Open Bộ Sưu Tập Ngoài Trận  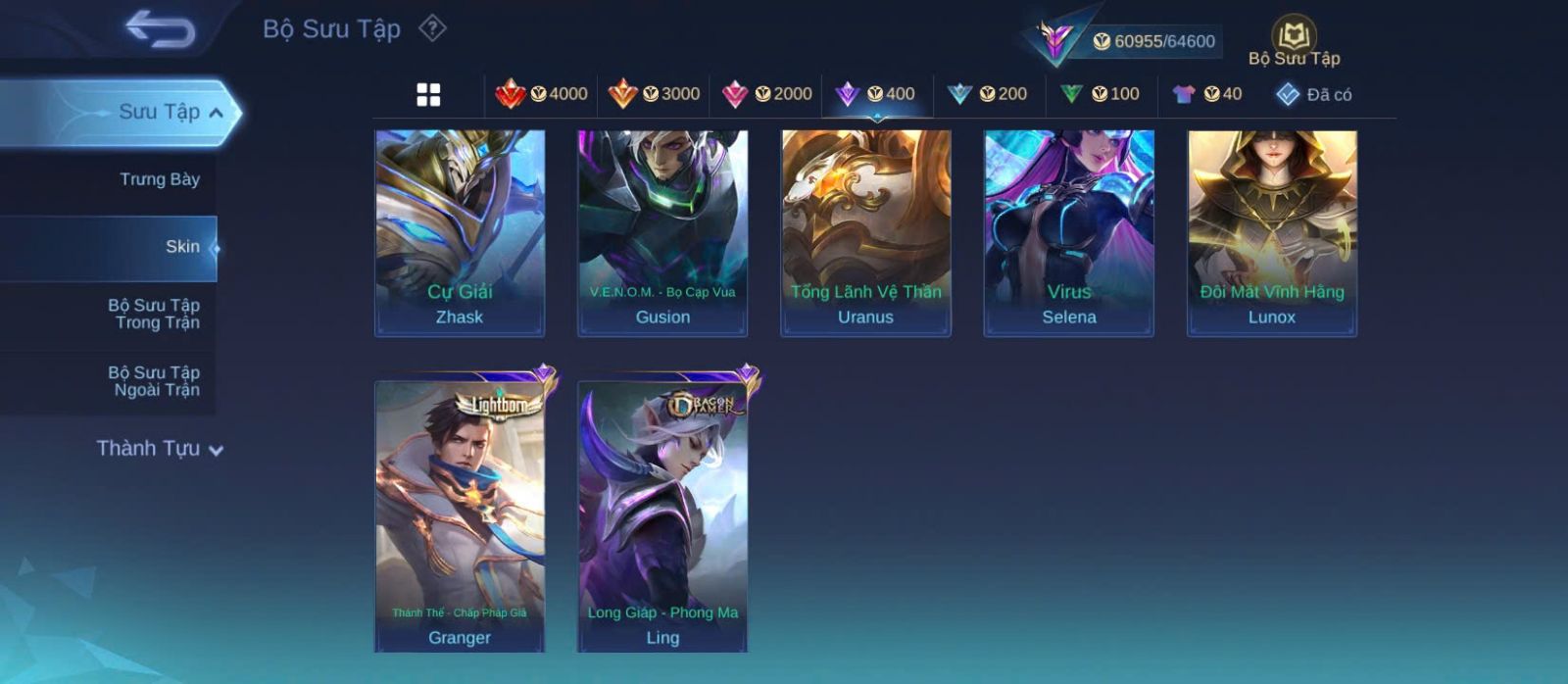(x=154, y=381)
